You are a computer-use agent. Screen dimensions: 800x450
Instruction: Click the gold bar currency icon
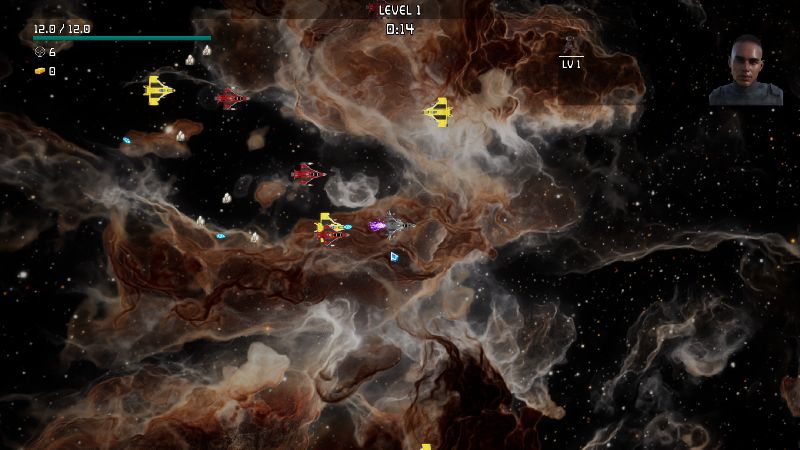click(40, 71)
